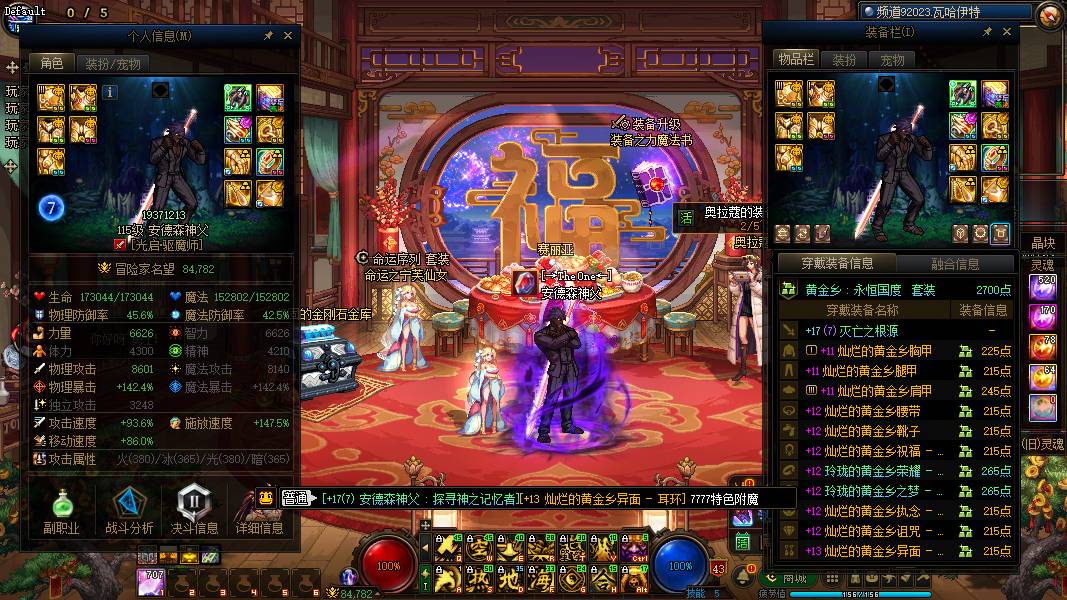Show 决斗信息 duel information

coord(193,508)
